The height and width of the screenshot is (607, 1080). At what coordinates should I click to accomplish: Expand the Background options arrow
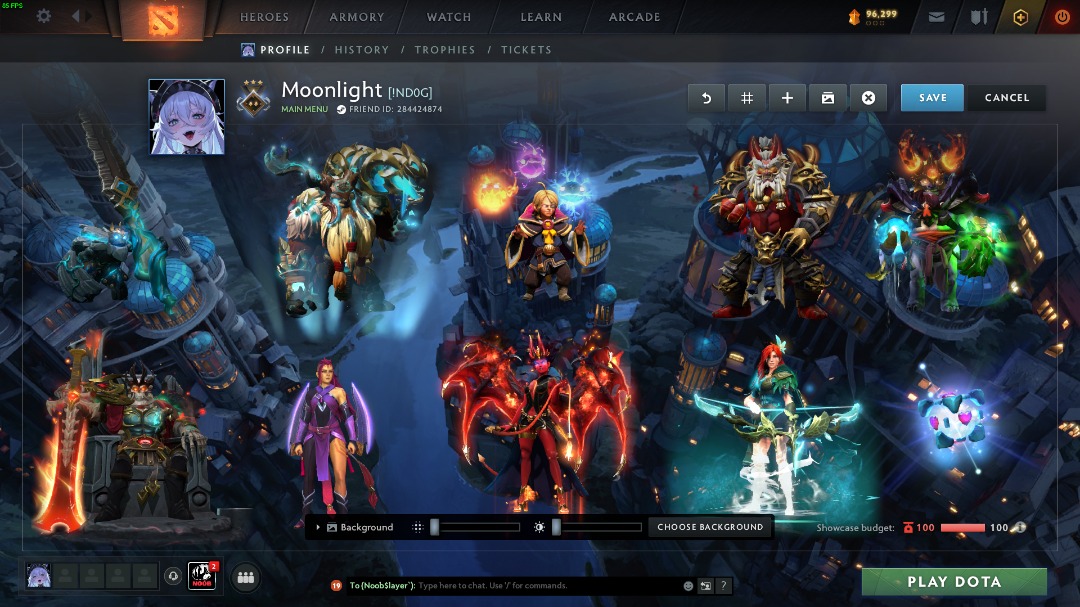pos(318,527)
